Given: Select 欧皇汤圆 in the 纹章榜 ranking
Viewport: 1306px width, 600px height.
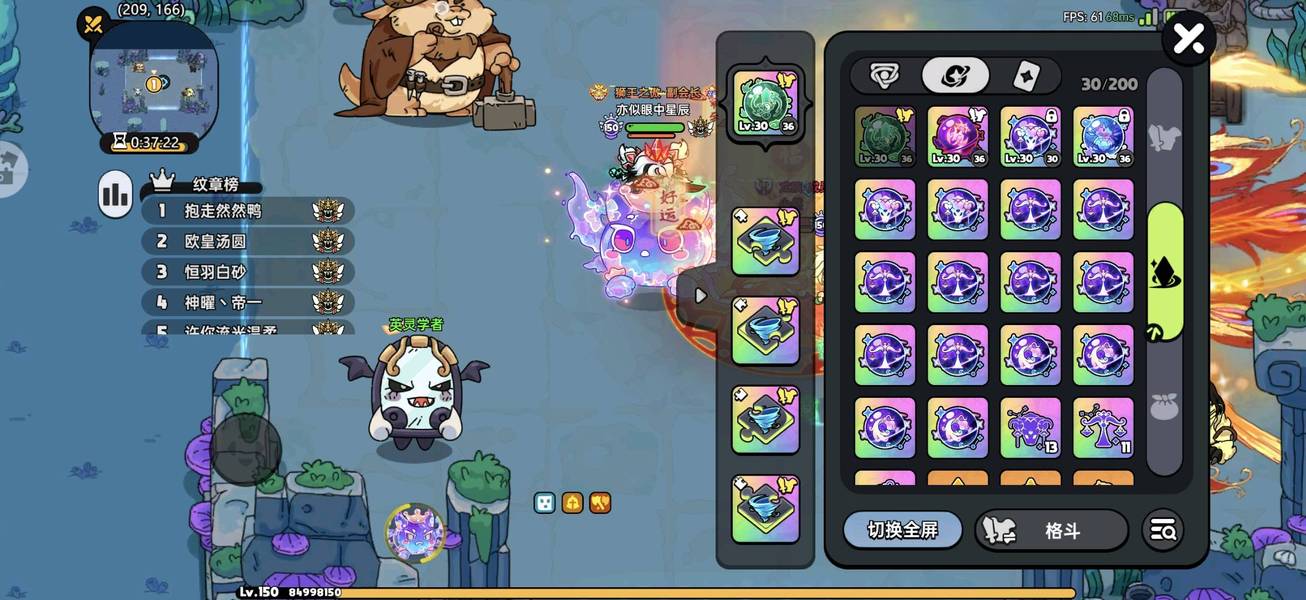Looking at the screenshot, I should point(215,241).
